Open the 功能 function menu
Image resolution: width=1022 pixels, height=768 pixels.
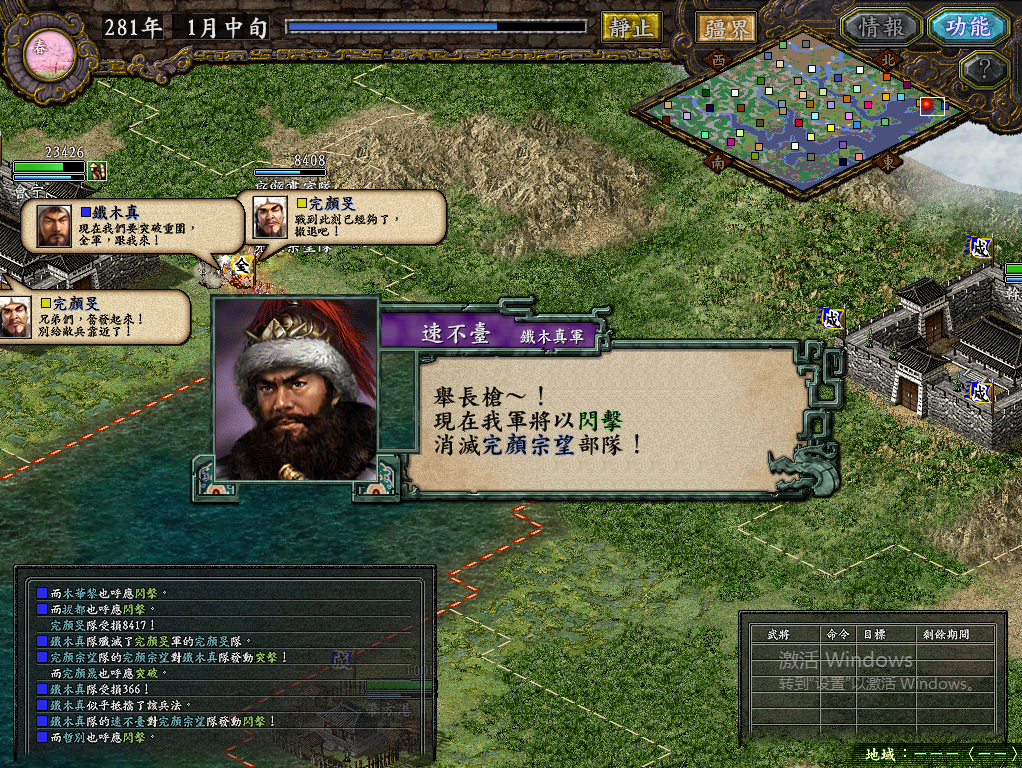coord(967,27)
